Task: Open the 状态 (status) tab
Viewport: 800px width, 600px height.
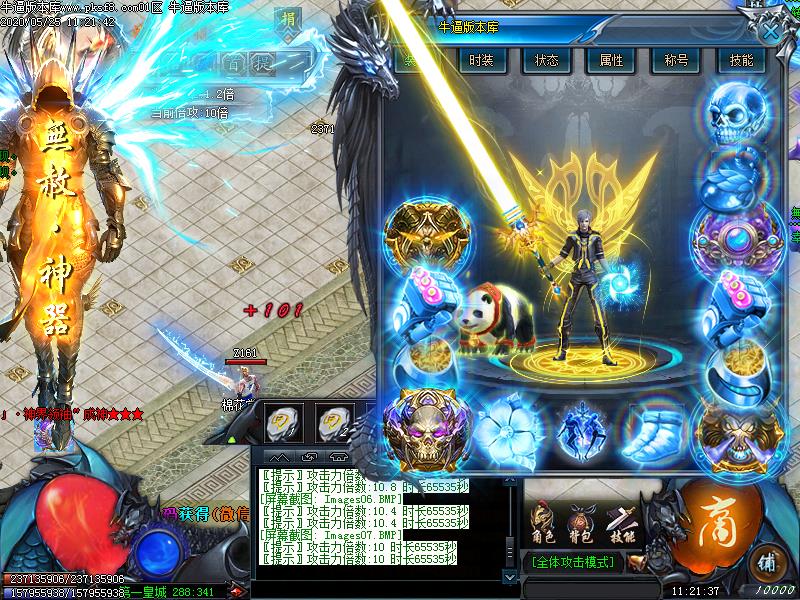Action: pos(547,60)
